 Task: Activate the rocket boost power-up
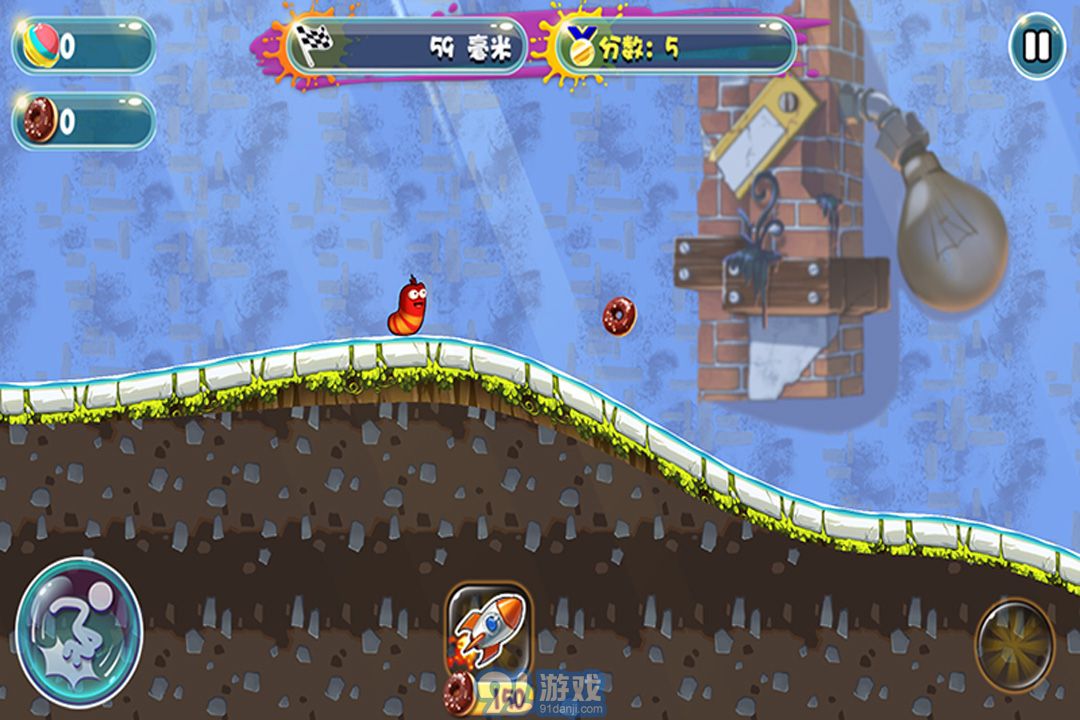pyautogui.click(x=487, y=629)
